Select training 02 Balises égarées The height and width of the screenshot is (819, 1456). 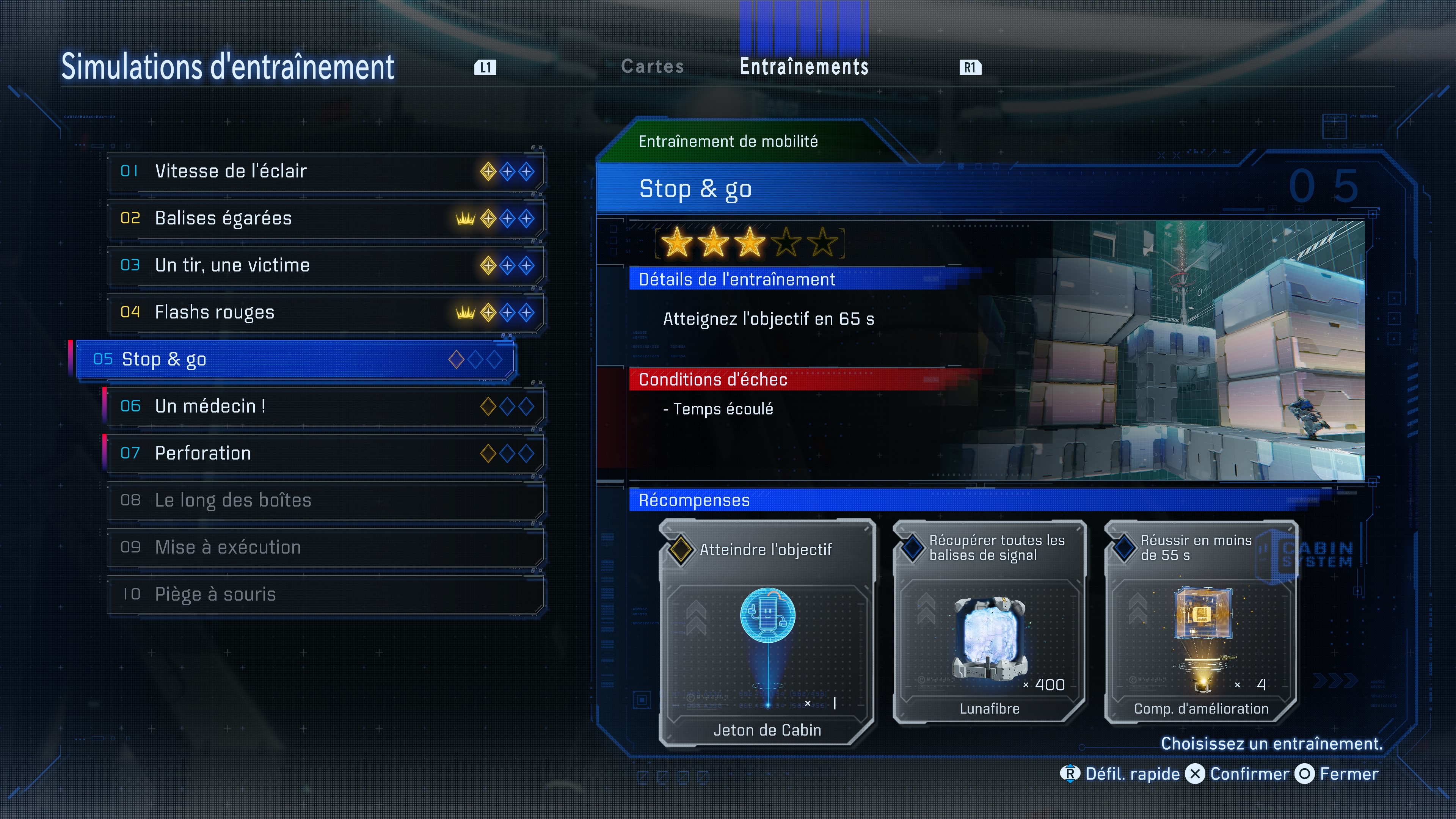point(325,218)
